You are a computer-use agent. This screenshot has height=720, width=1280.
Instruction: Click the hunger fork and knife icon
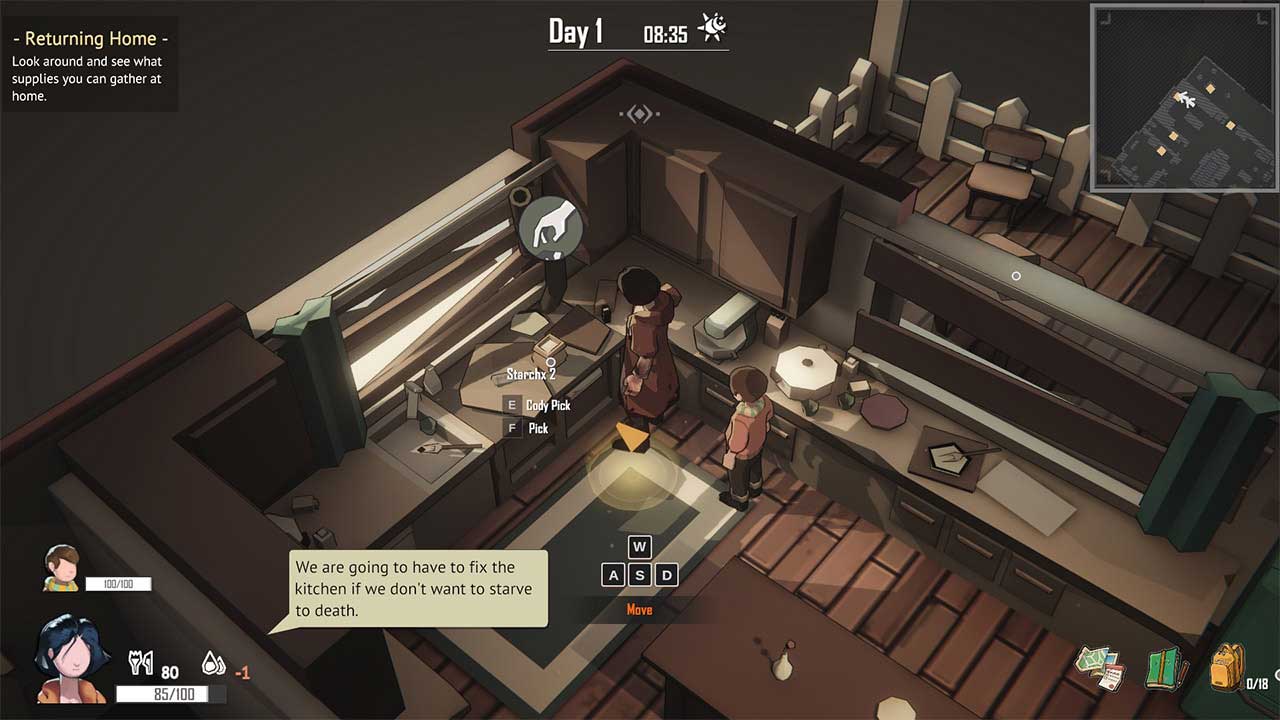point(141,662)
